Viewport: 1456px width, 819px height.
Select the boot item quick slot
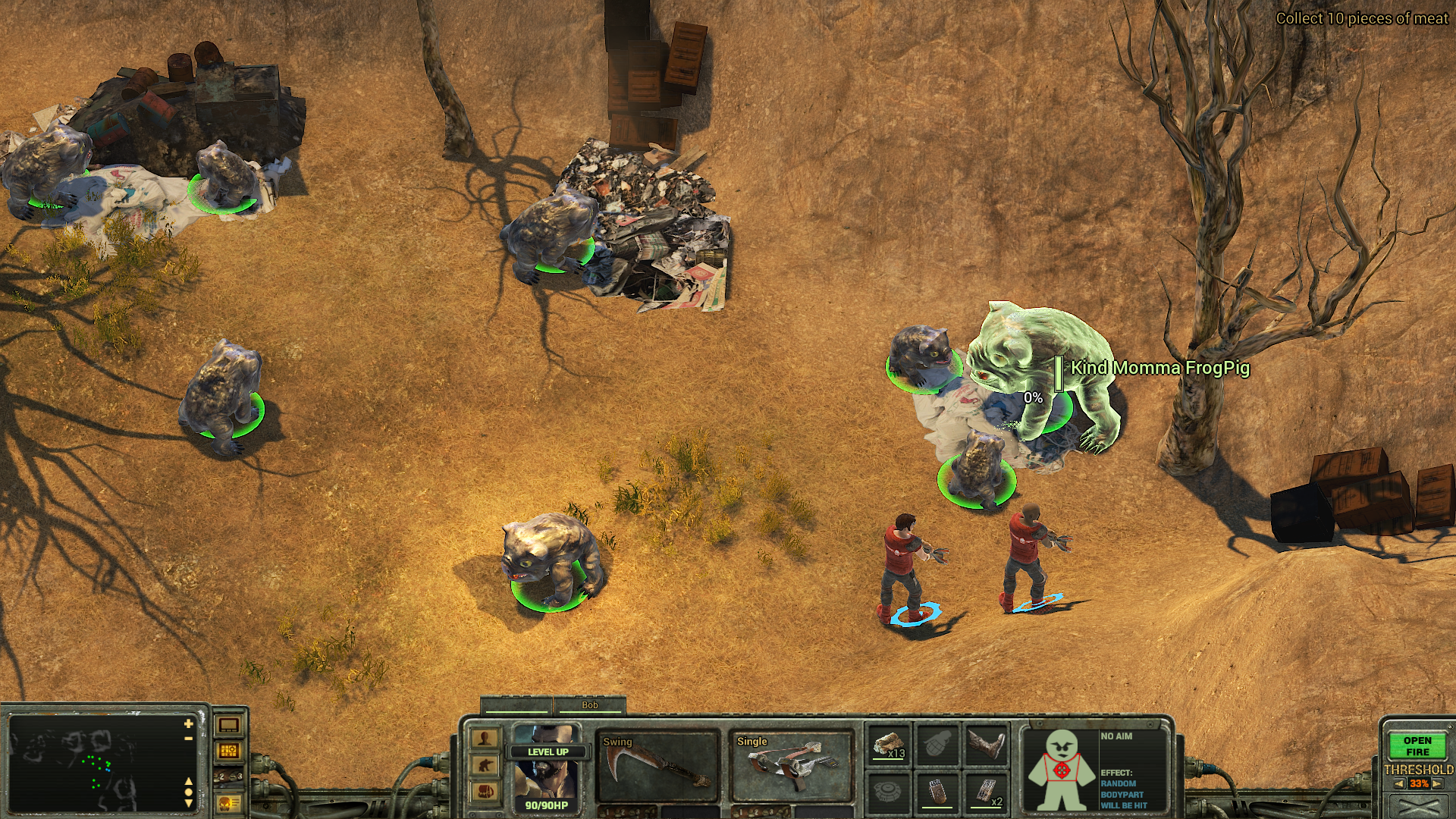985,745
